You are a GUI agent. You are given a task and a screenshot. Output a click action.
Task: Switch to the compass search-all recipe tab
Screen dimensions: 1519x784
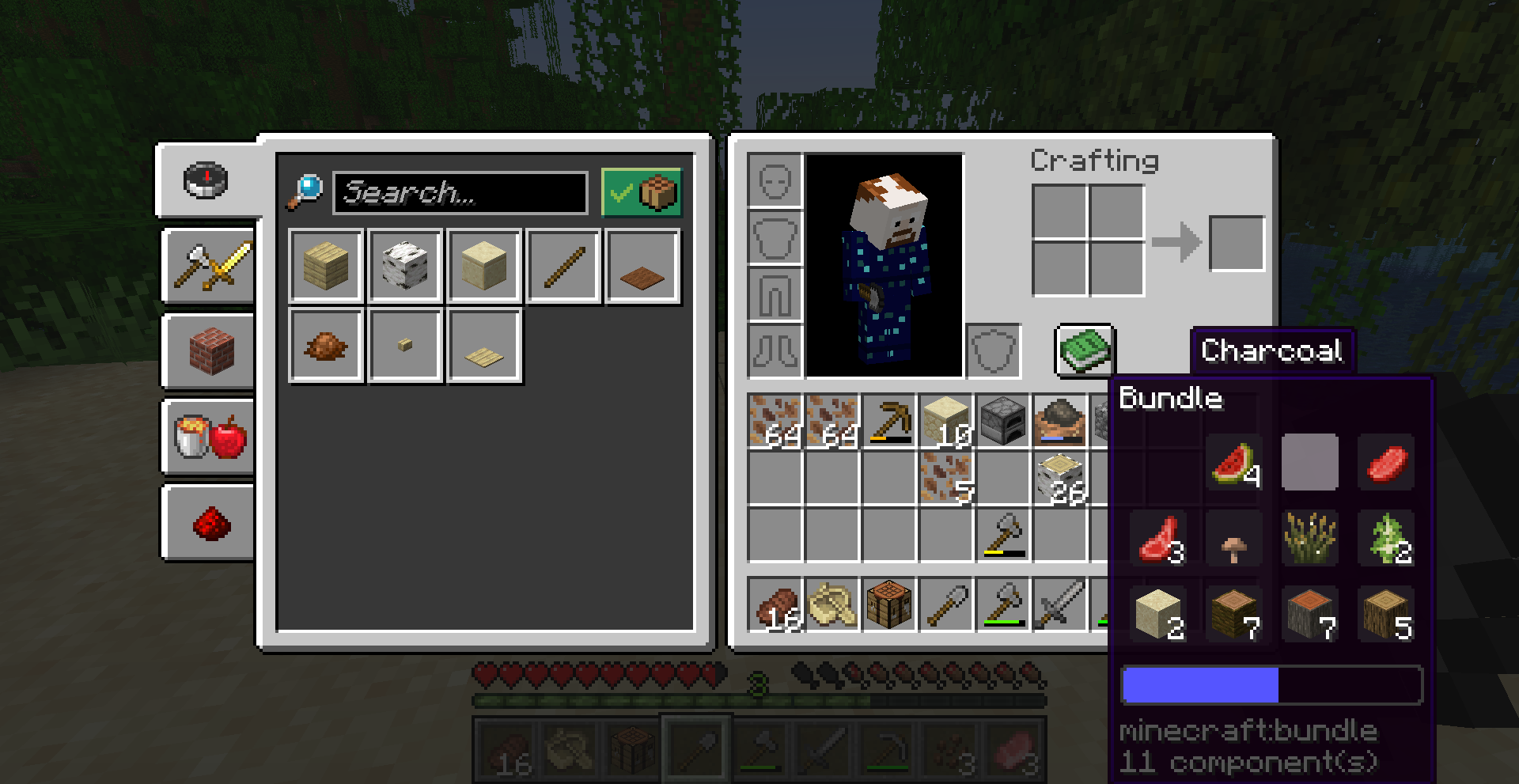tap(206, 180)
